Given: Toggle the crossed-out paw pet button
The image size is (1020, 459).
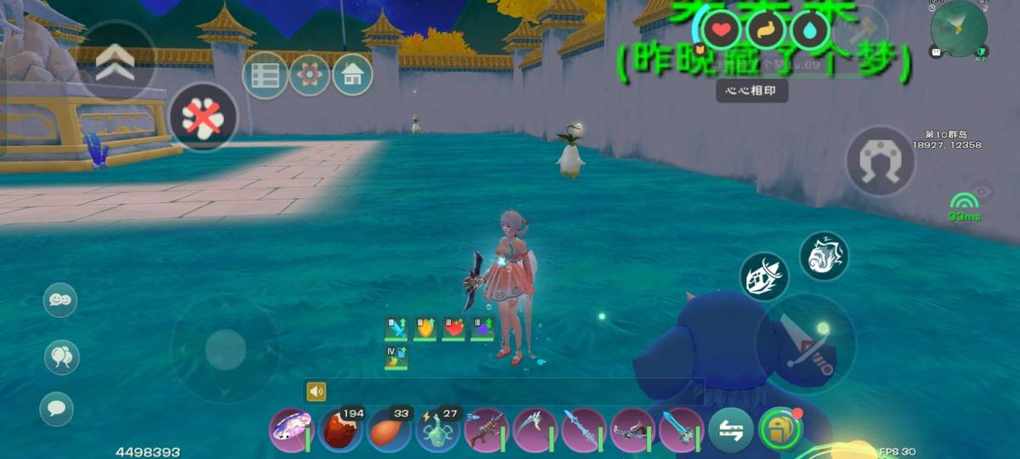Looking at the screenshot, I should tap(204, 117).
